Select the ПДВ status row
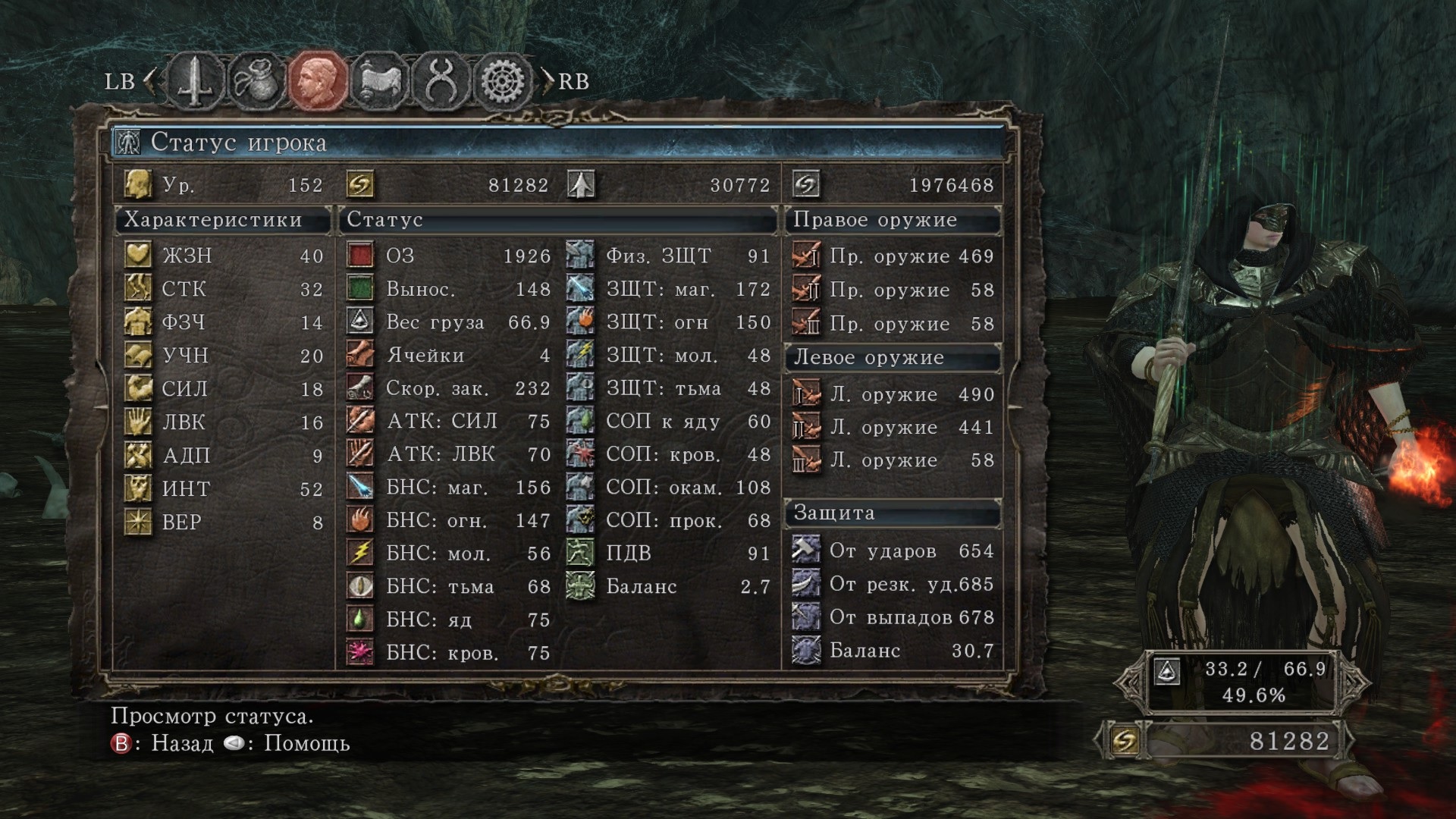This screenshot has height=819, width=1456. 669,554
